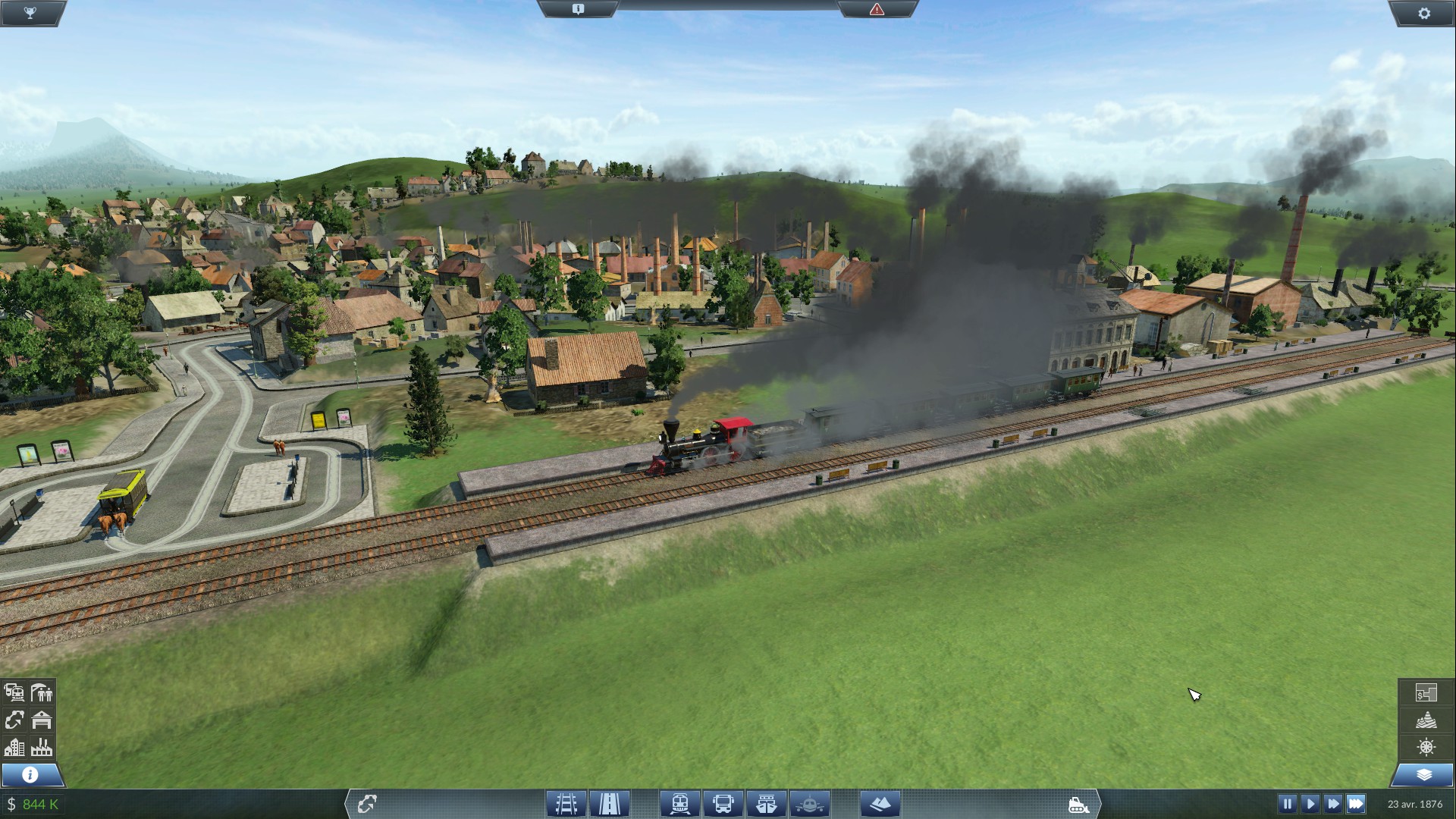Open the settings gear menu
The image size is (1456, 819).
[1423, 13]
